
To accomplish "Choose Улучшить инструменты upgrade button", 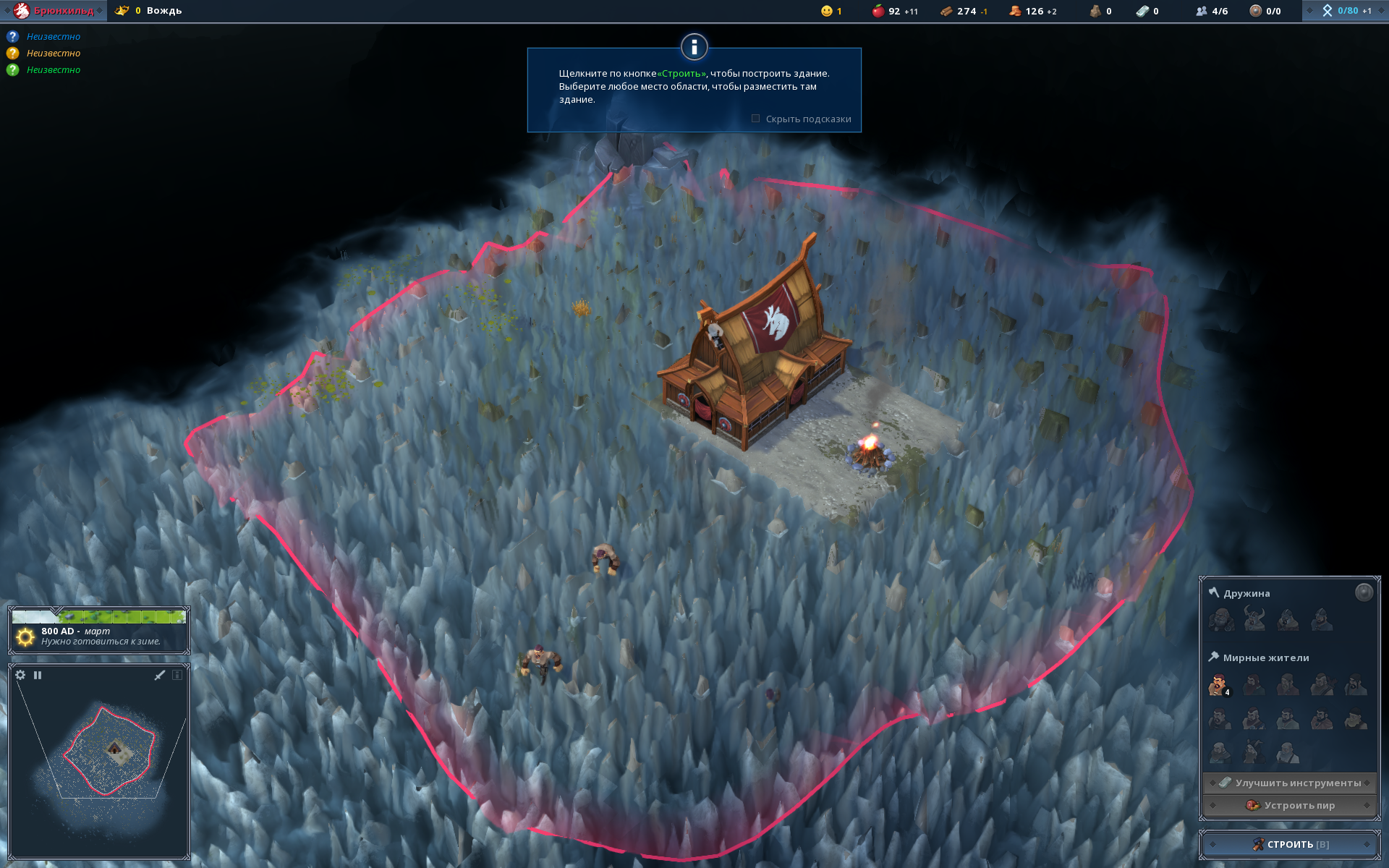I will click(1290, 783).
